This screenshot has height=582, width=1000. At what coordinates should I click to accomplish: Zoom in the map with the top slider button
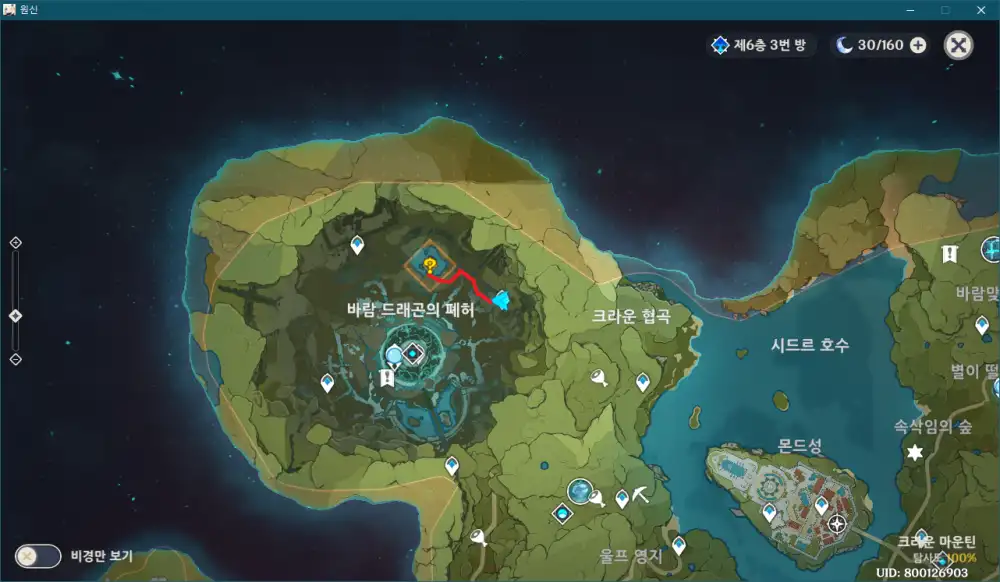point(15,242)
